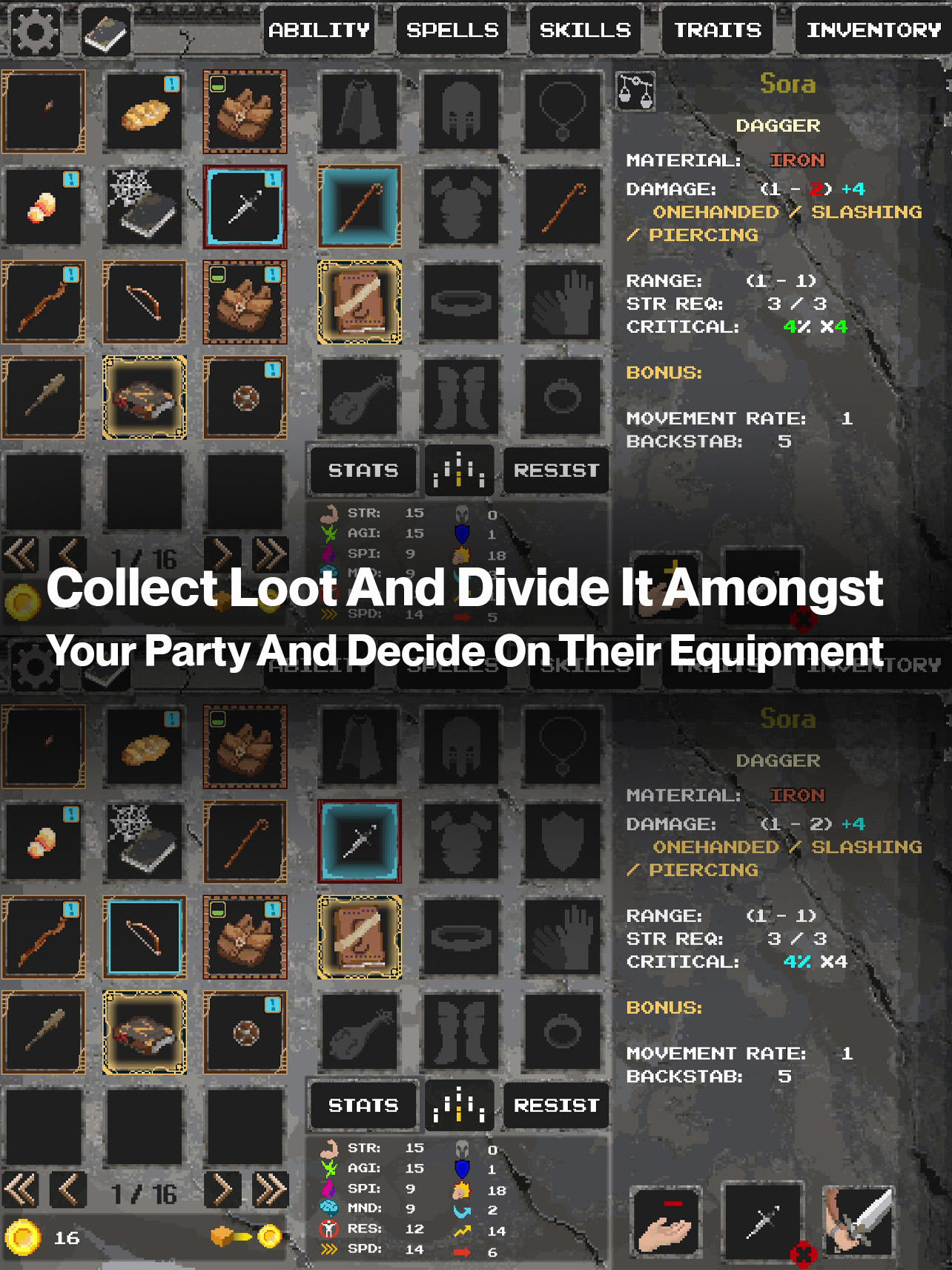Image resolution: width=952 pixels, height=1270 pixels.
Task: Switch to the ABILITY tab
Action: pos(319,30)
